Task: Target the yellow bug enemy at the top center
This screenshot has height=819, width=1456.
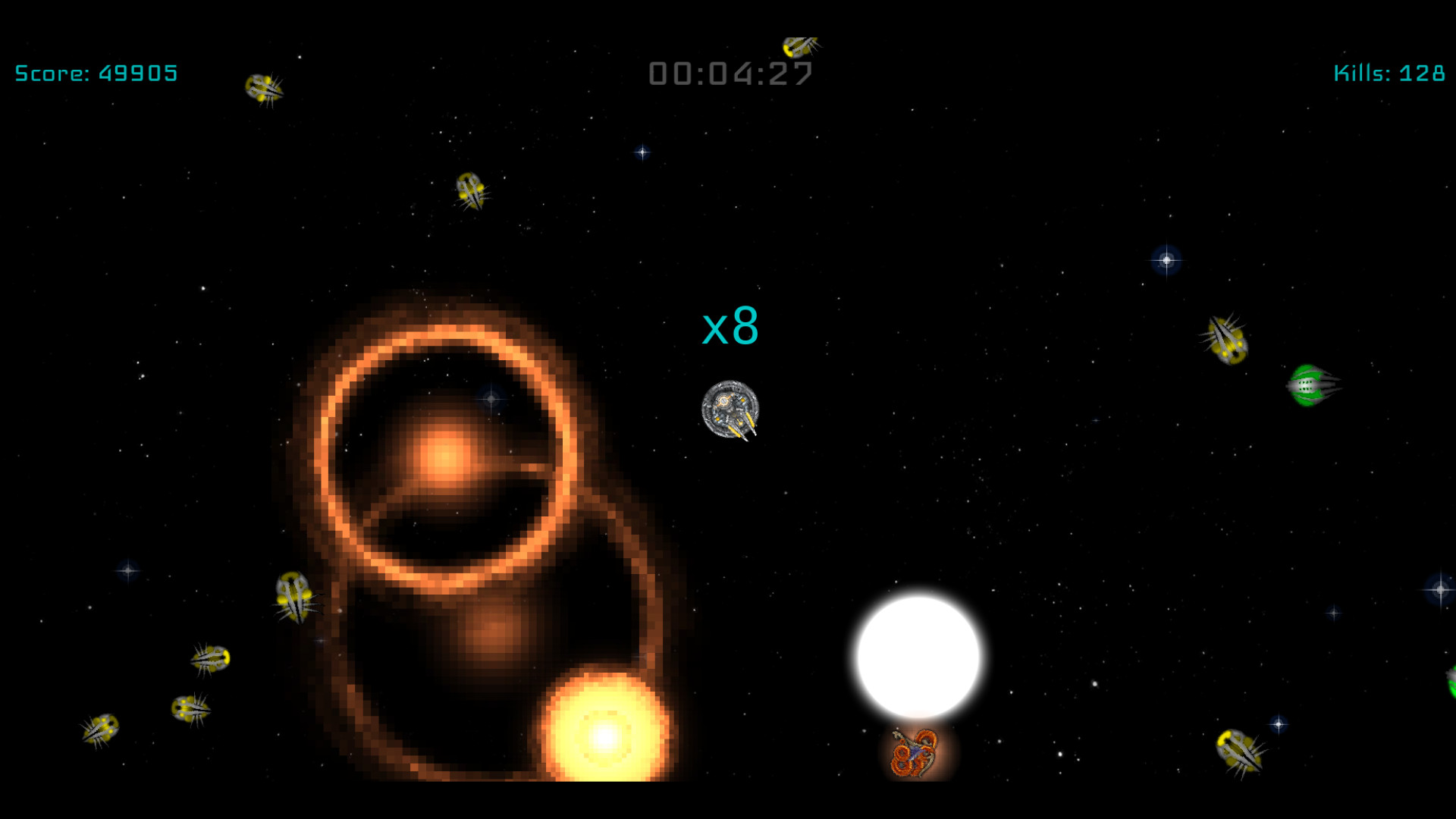Action: [800, 45]
